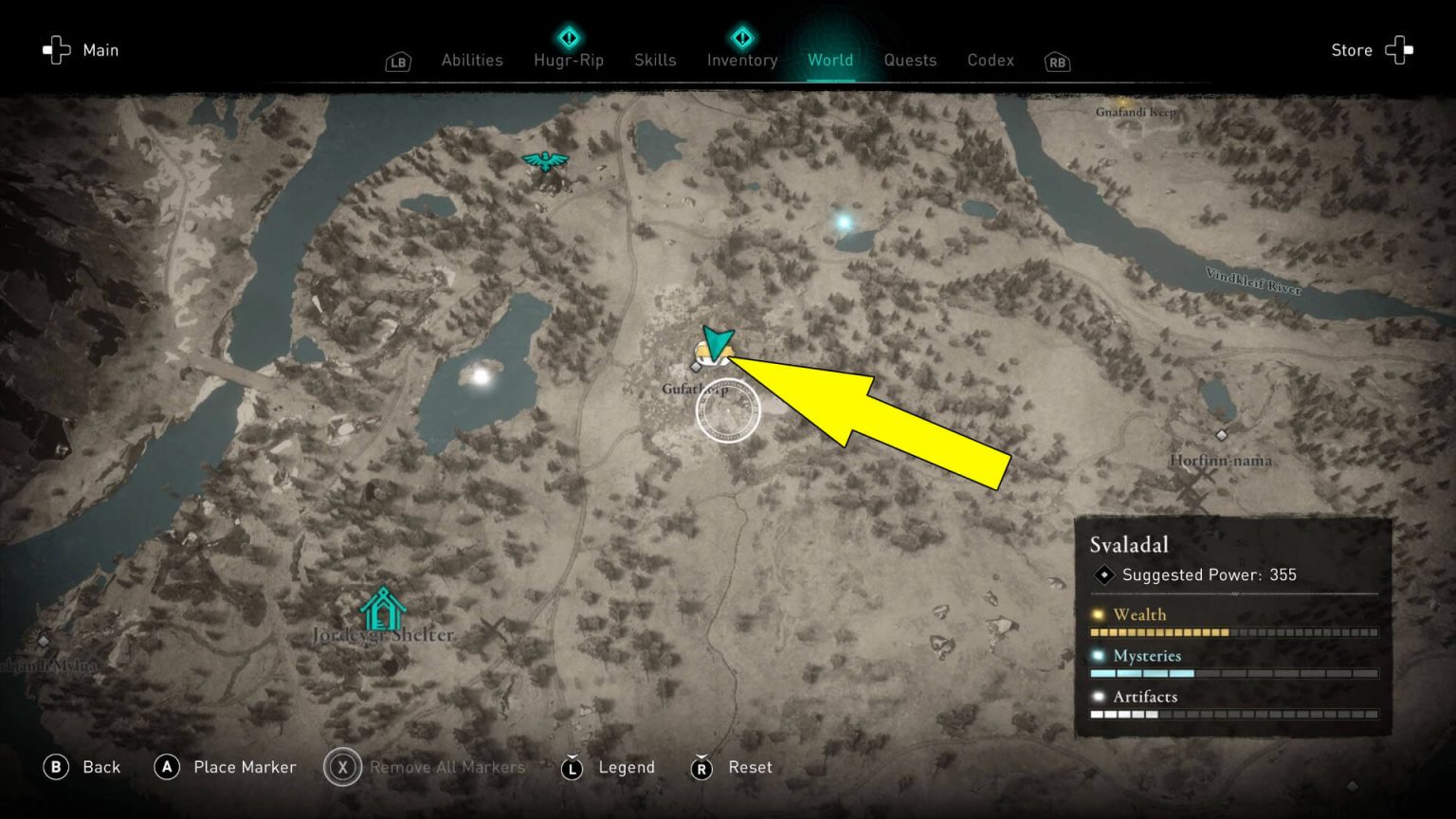Go to the Inventory tab
The height and width of the screenshot is (819, 1456).
pyautogui.click(x=742, y=60)
